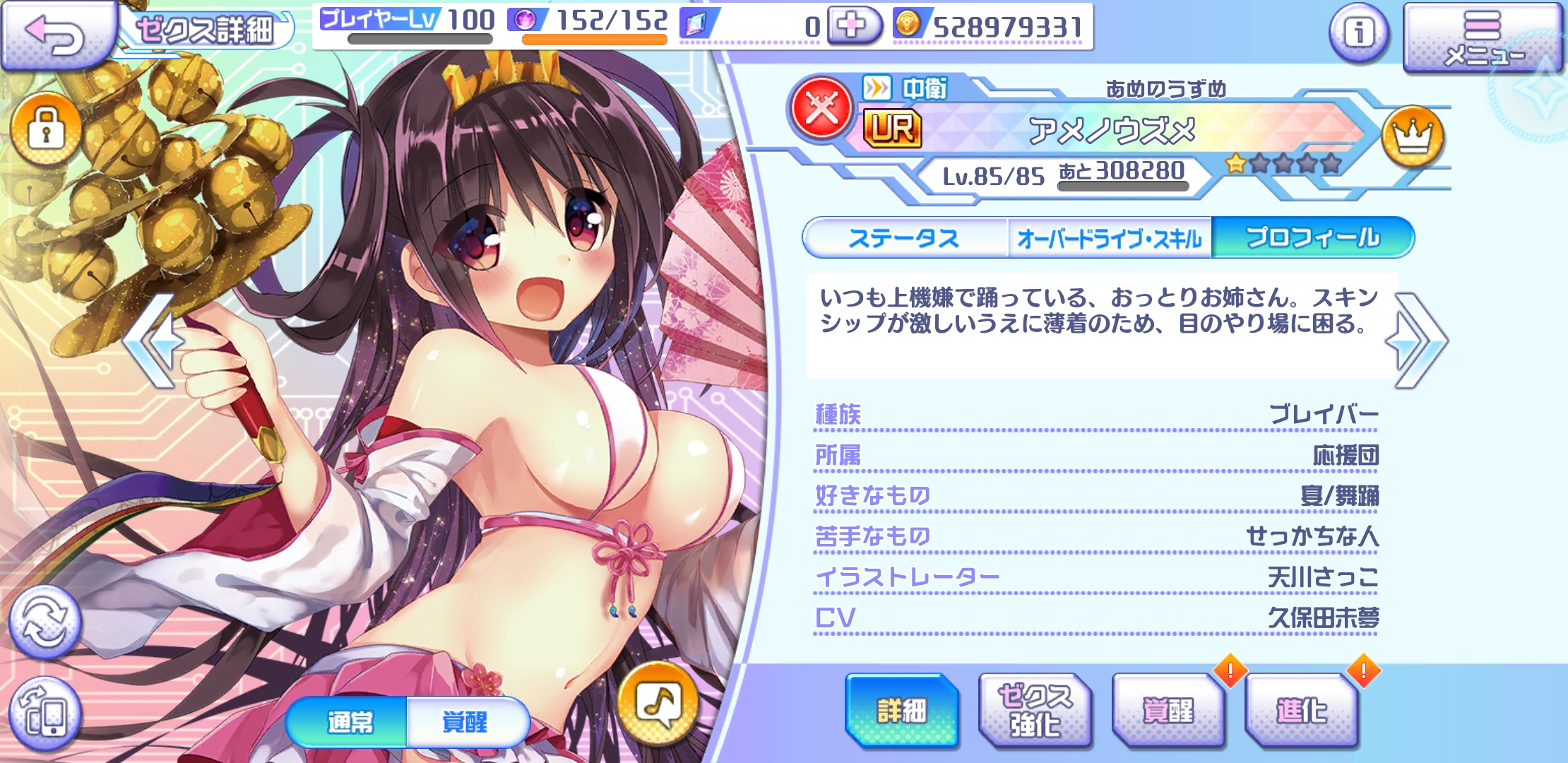
Task: Tap the phone rotate view icon
Action: point(45,714)
